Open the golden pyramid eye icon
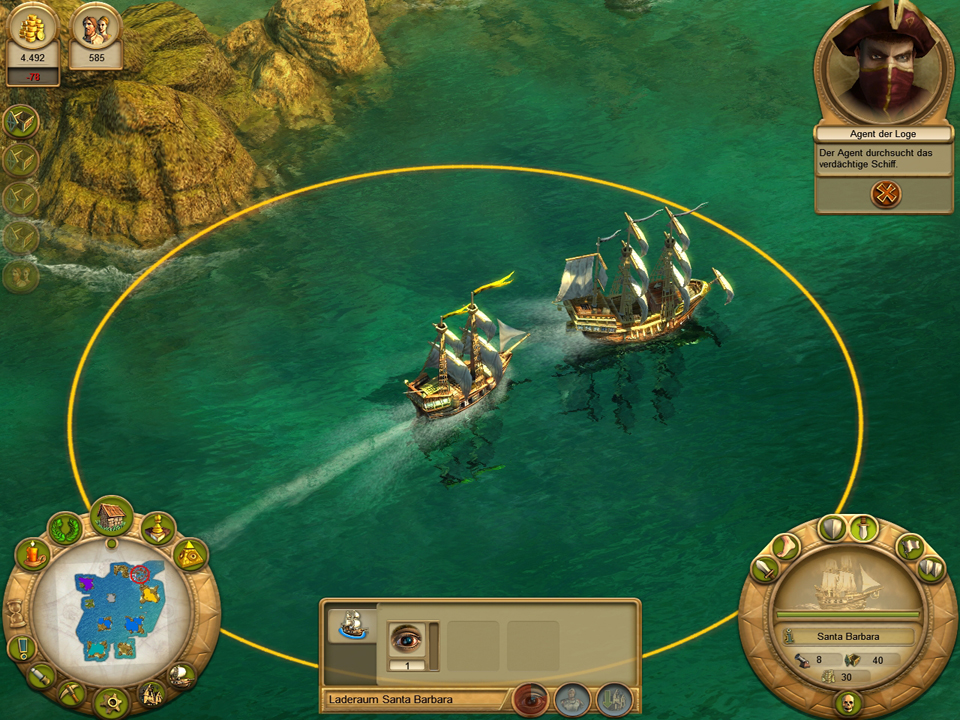Screen dimensions: 960x720 [190, 553]
